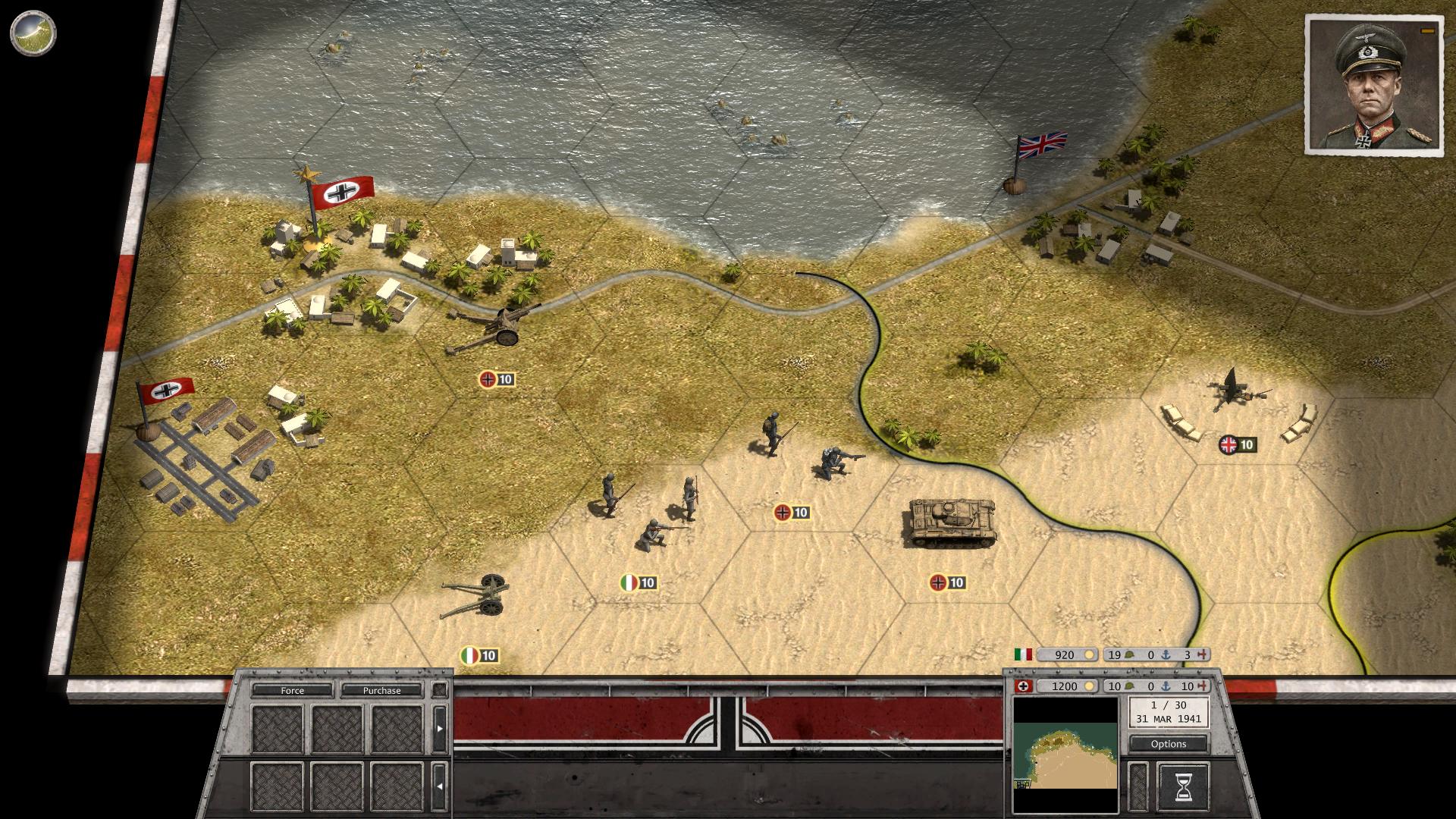Screen dimensions: 1456x819
Task: Show next page with right arrow button
Action: point(439,729)
